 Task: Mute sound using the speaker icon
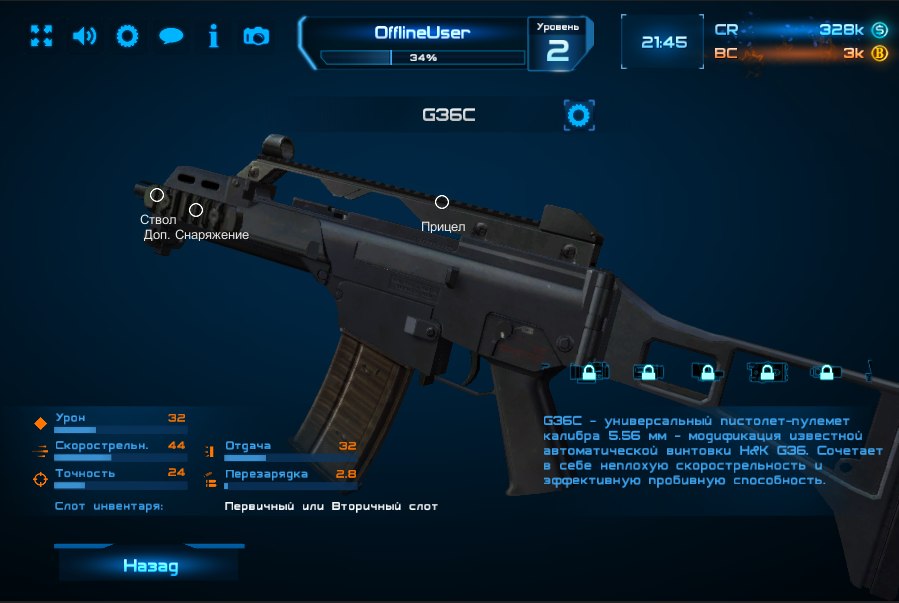(x=84, y=36)
